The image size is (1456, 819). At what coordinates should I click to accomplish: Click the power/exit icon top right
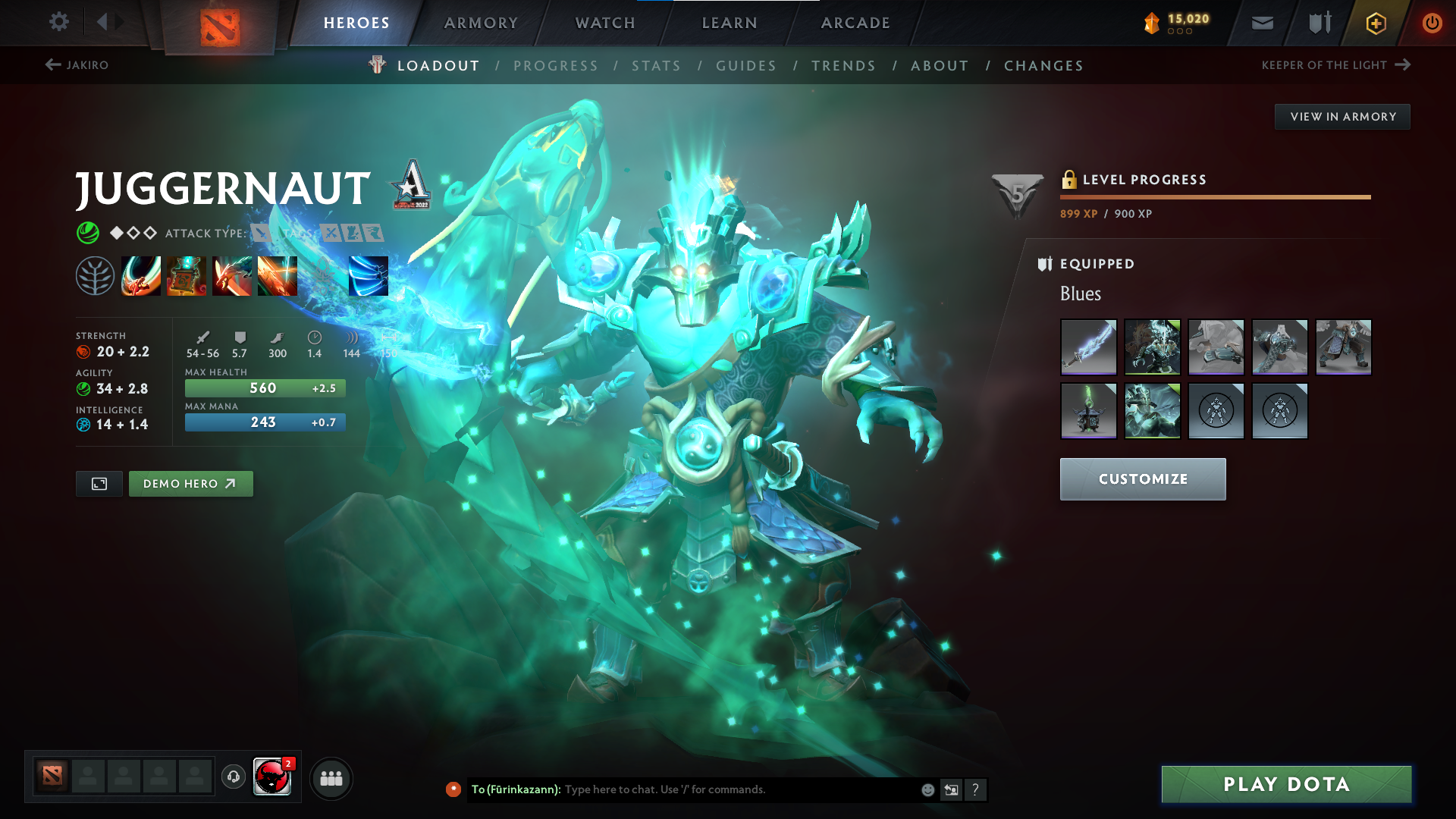pyautogui.click(x=1432, y=22)
